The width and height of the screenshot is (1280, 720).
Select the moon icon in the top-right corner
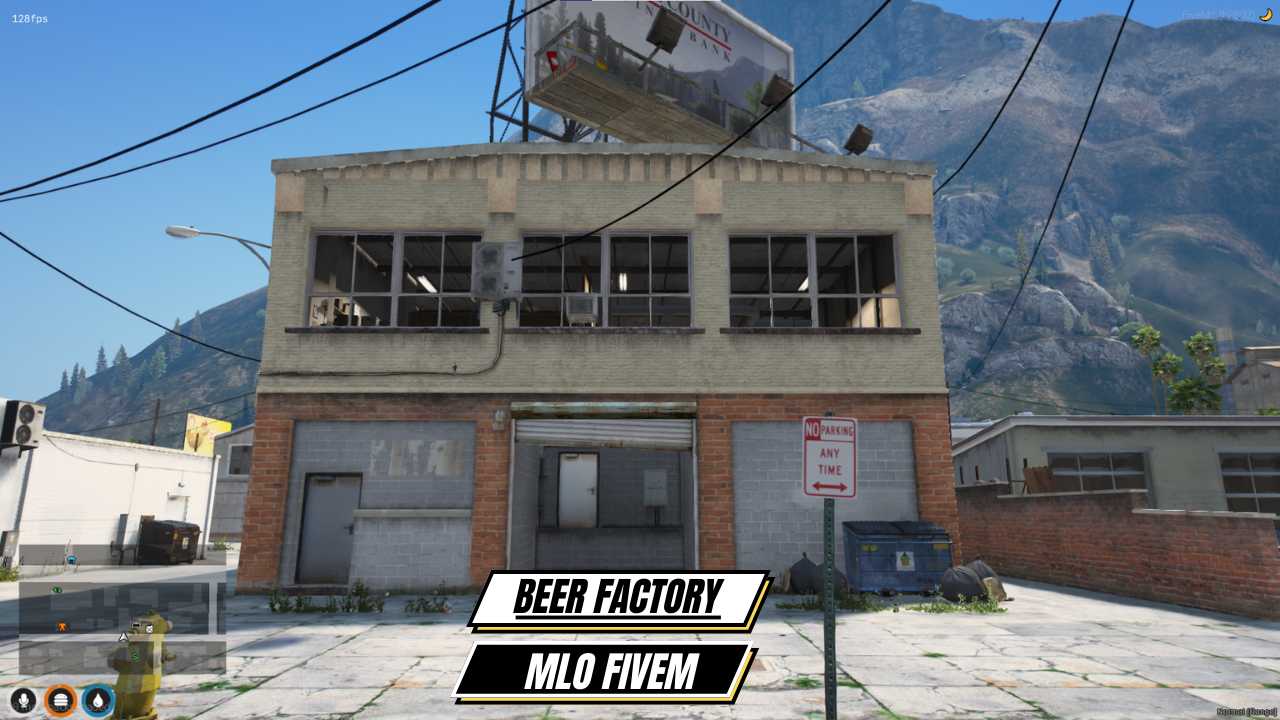1263,14
